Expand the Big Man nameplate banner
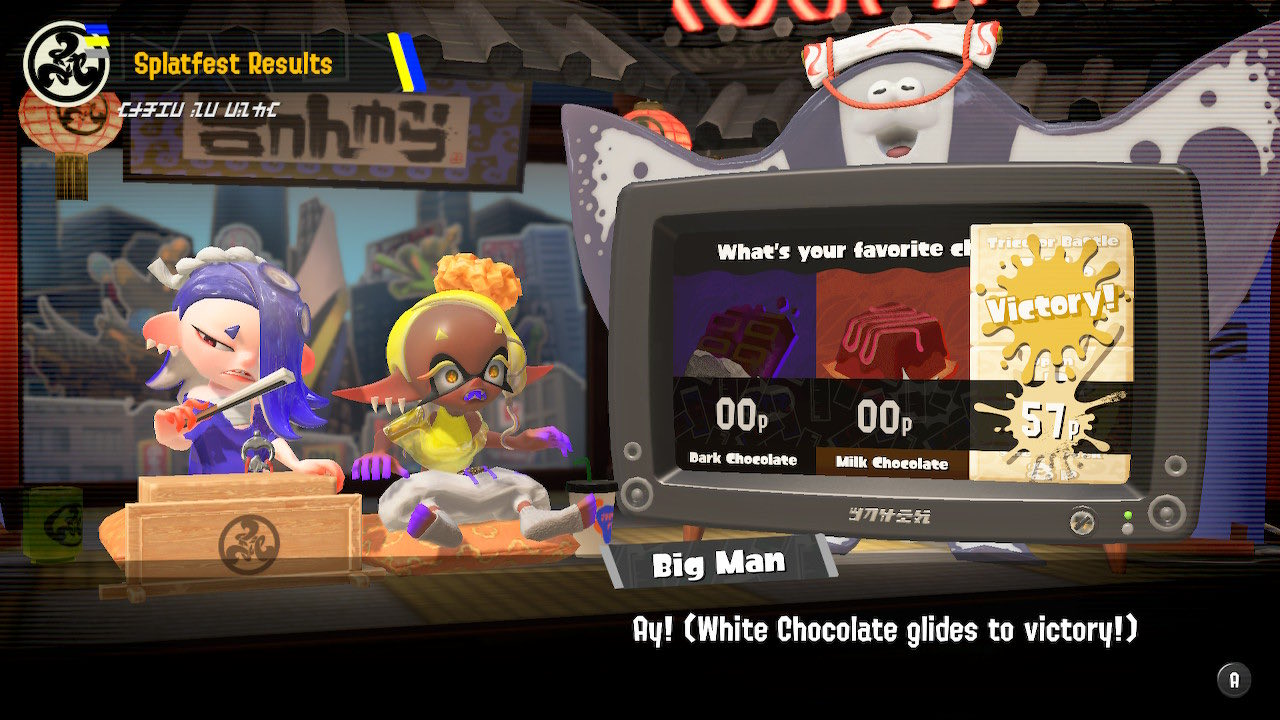Screen dimensions: 1280x720 point(718,562)
